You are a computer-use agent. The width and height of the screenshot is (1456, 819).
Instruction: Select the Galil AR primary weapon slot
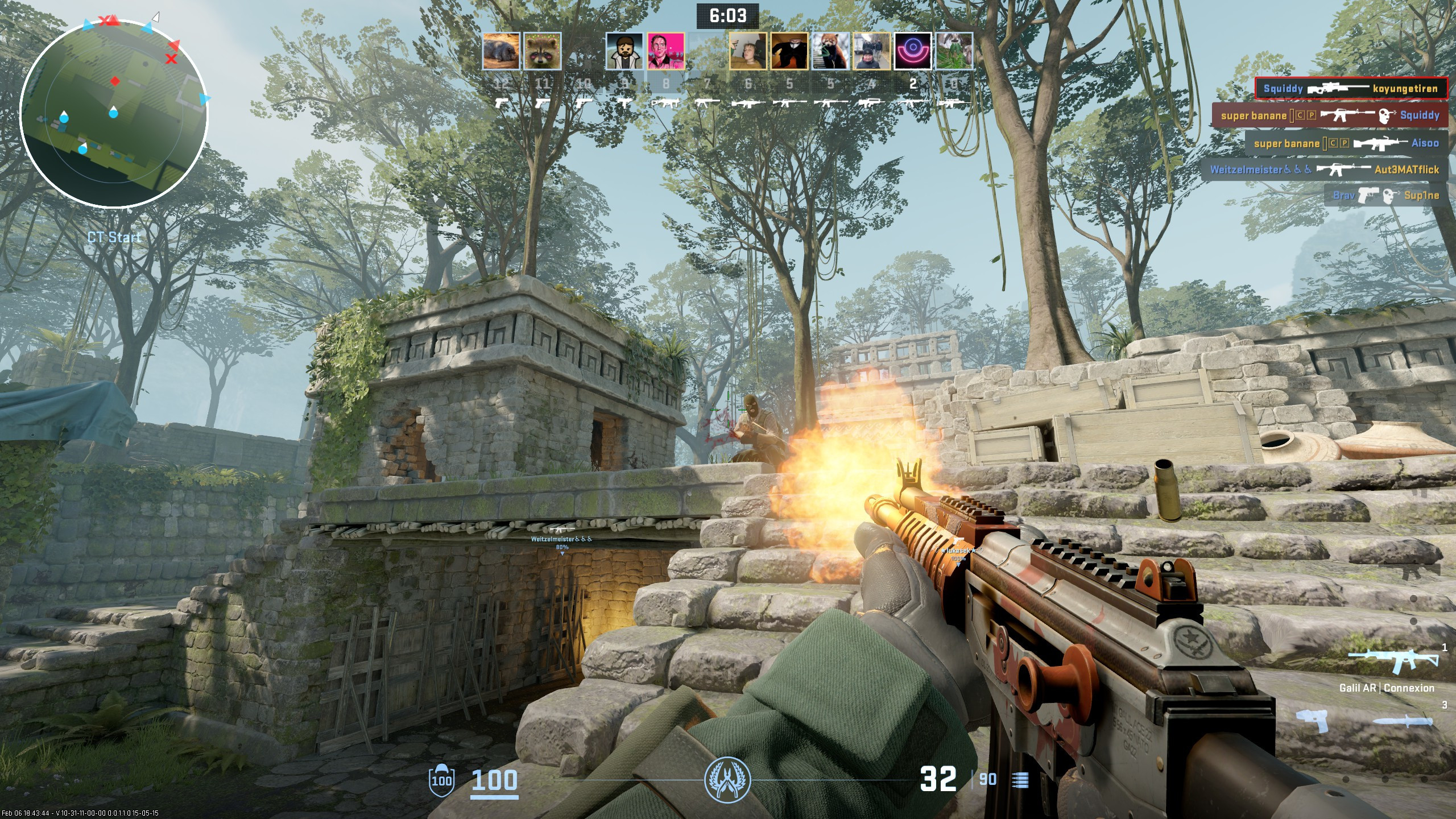(x=1393, y=662)
